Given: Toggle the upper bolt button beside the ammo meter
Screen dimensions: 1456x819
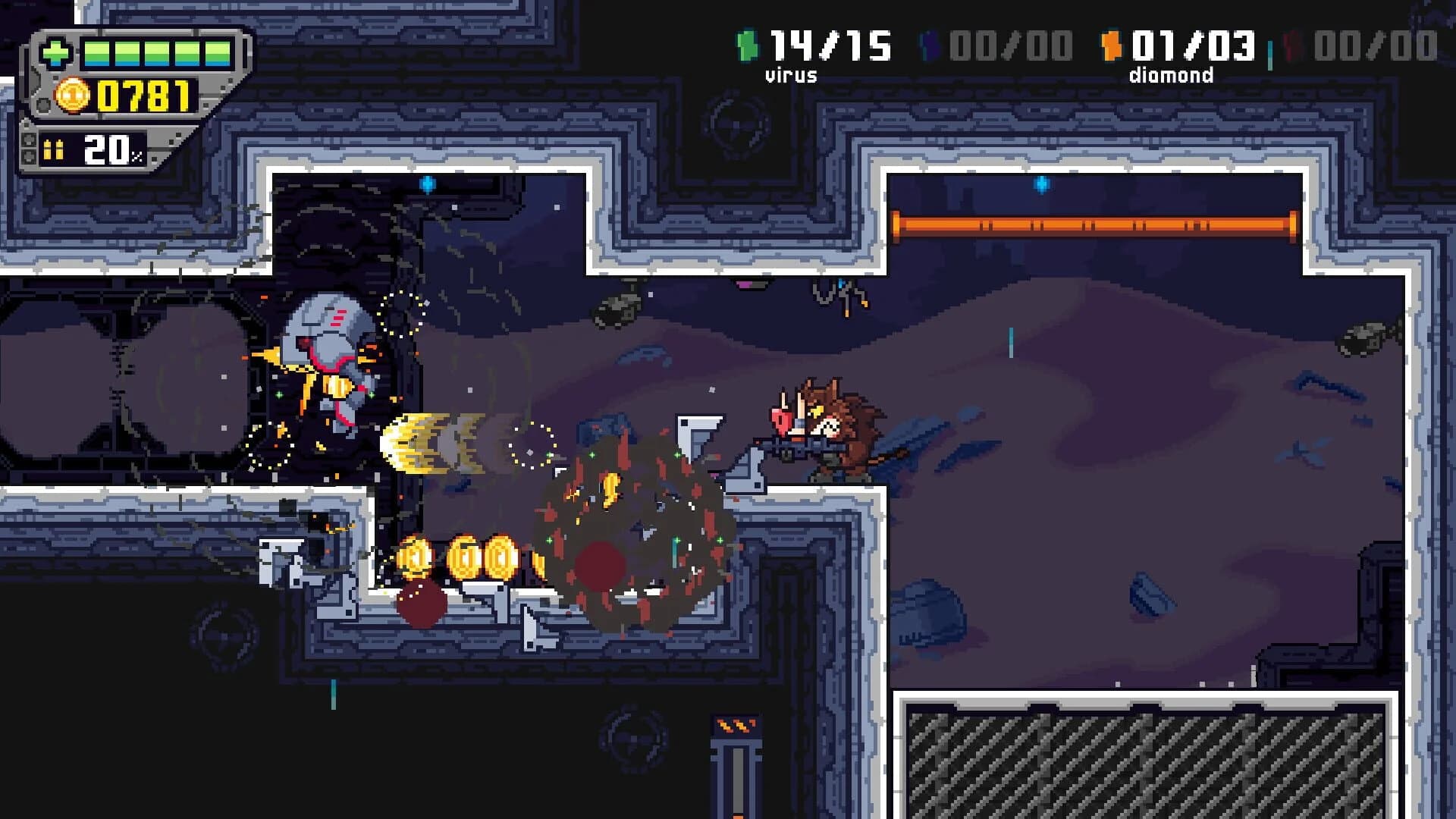Looking at the screenshot, I should coord(30,138).
